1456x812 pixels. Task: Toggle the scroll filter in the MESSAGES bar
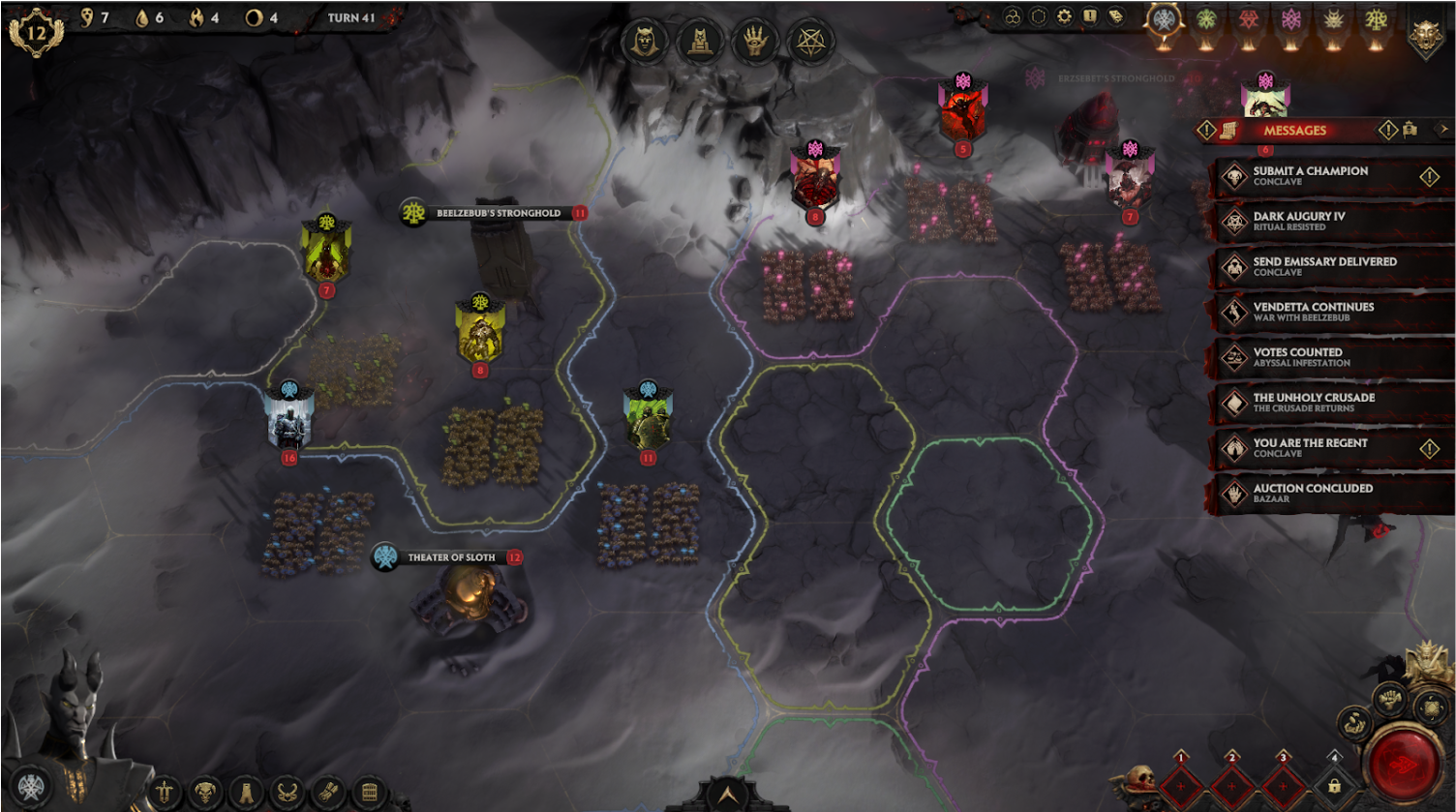pyautogui.click(x=1229, y=129)
